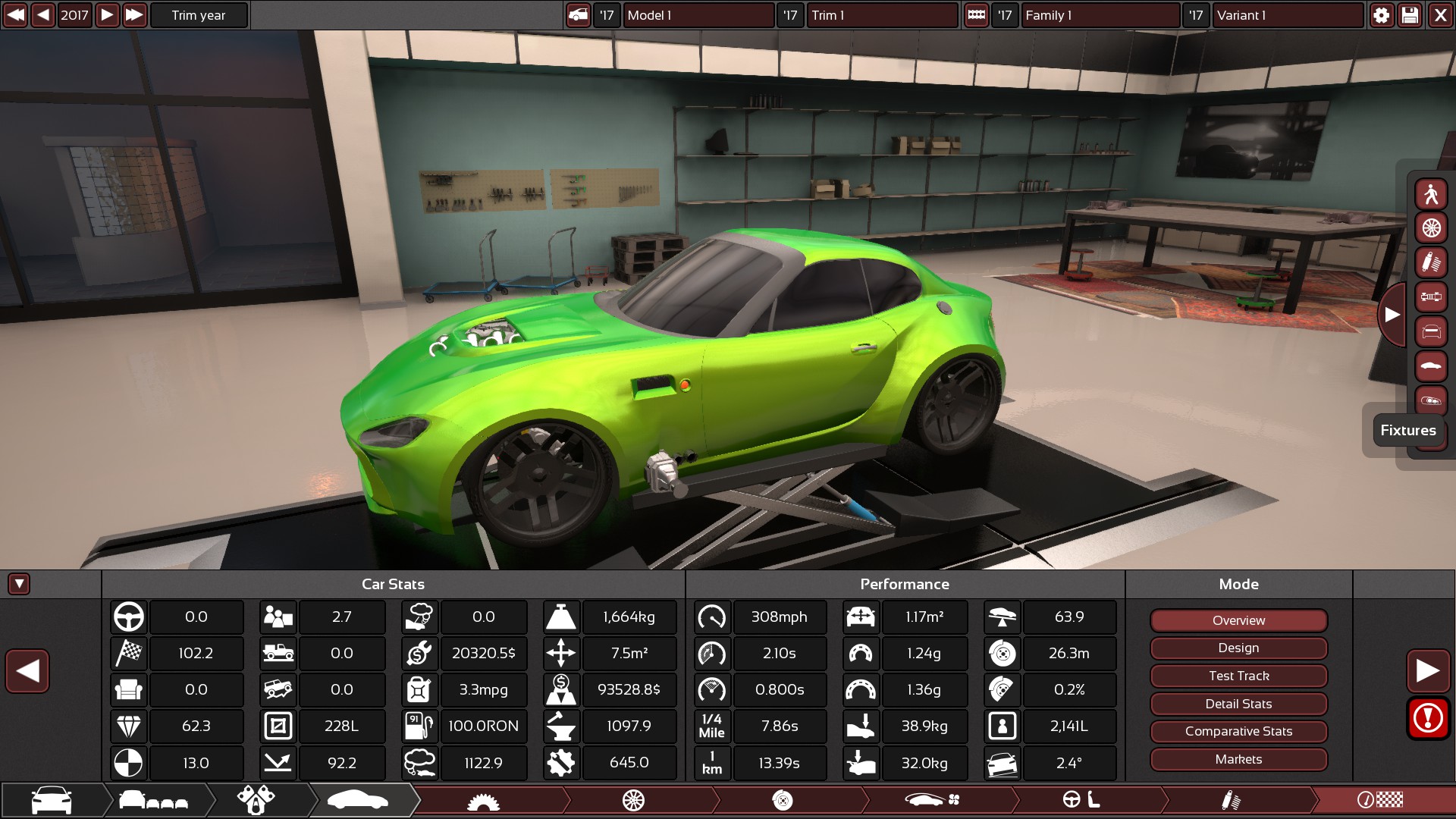The height and width of the screenshot is (819, 1456).
Task: Open the wheels tab in the bottom bar
Action: [633, 800]
